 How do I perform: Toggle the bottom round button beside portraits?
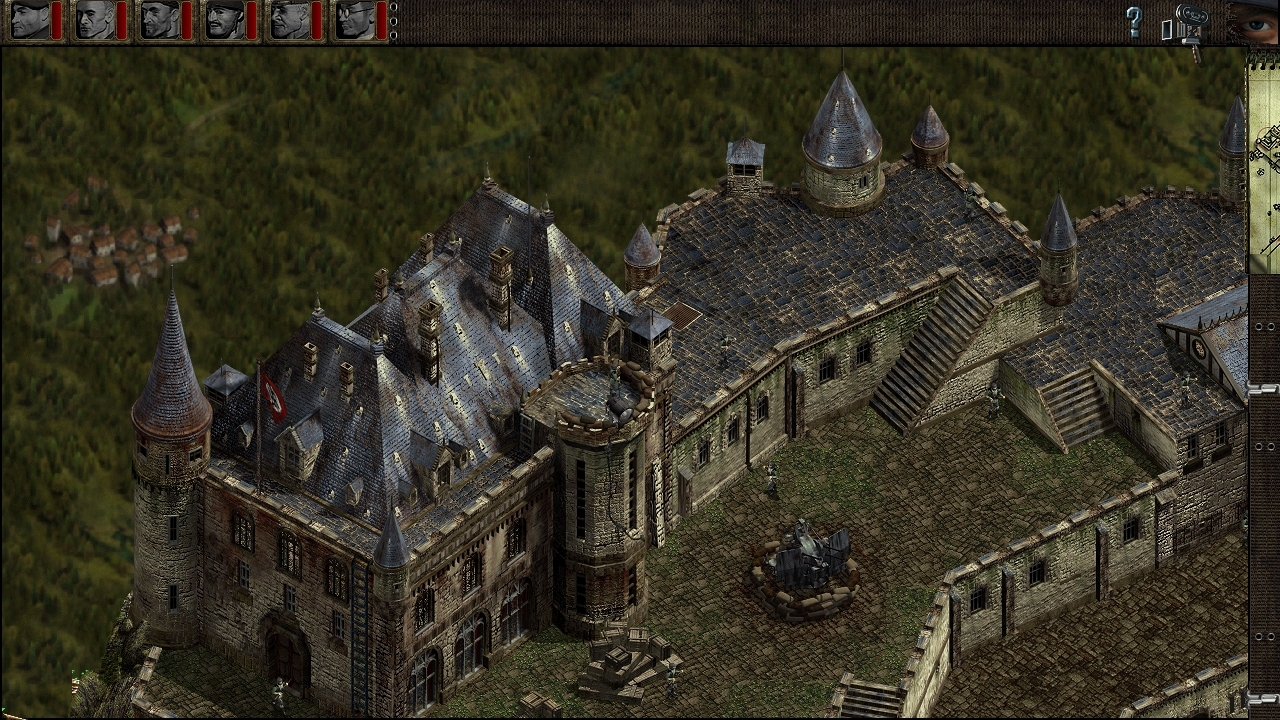tap(393, 35)
